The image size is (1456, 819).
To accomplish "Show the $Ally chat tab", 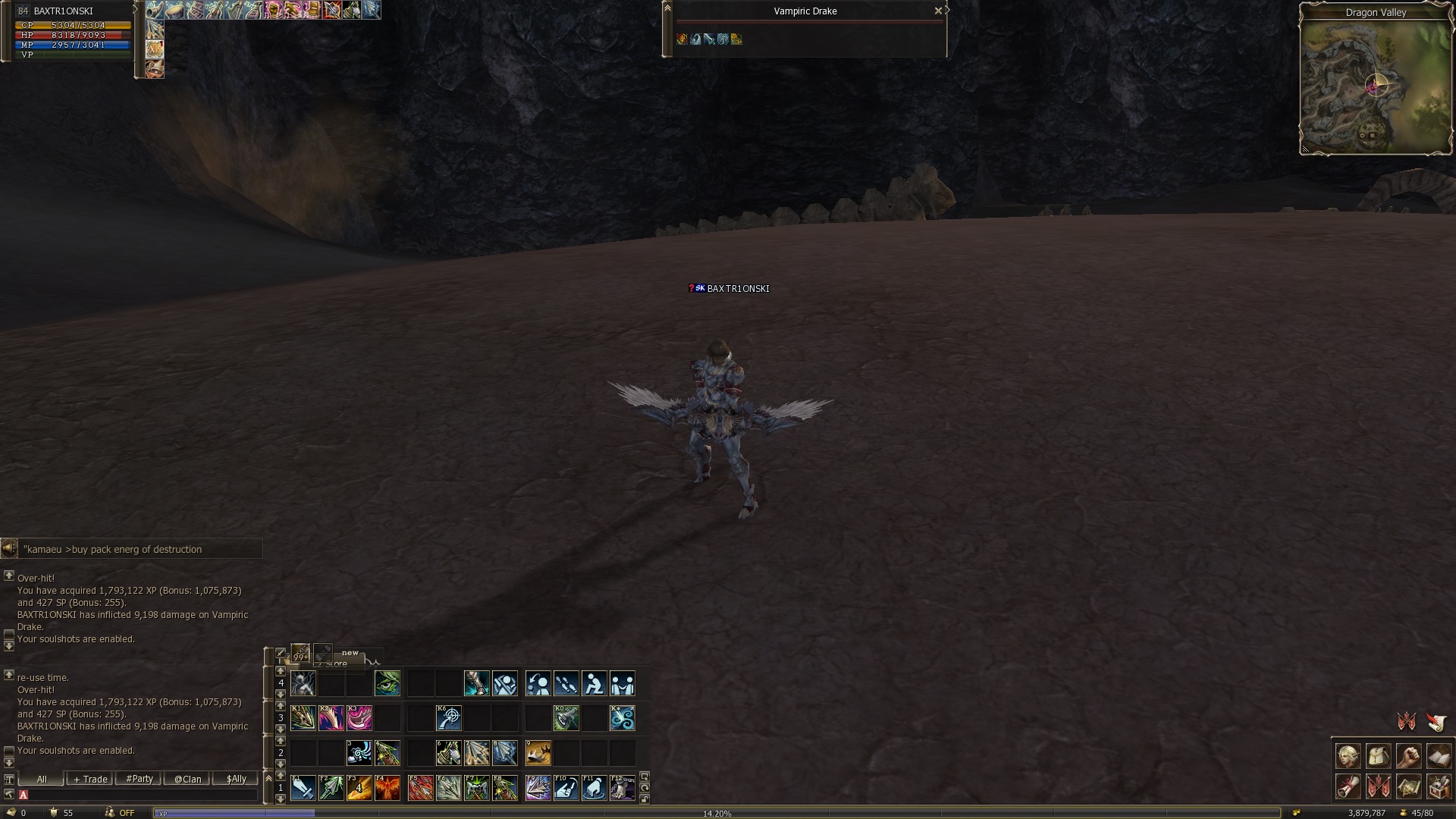I will 236,779.
